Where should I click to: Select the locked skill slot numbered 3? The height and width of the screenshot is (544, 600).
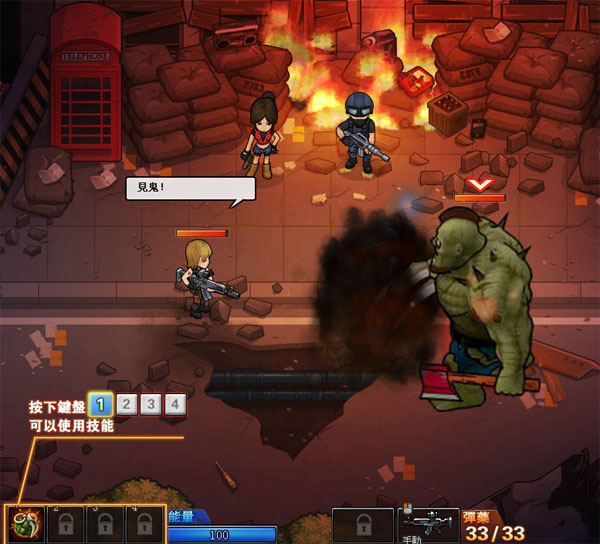point(104,524)
